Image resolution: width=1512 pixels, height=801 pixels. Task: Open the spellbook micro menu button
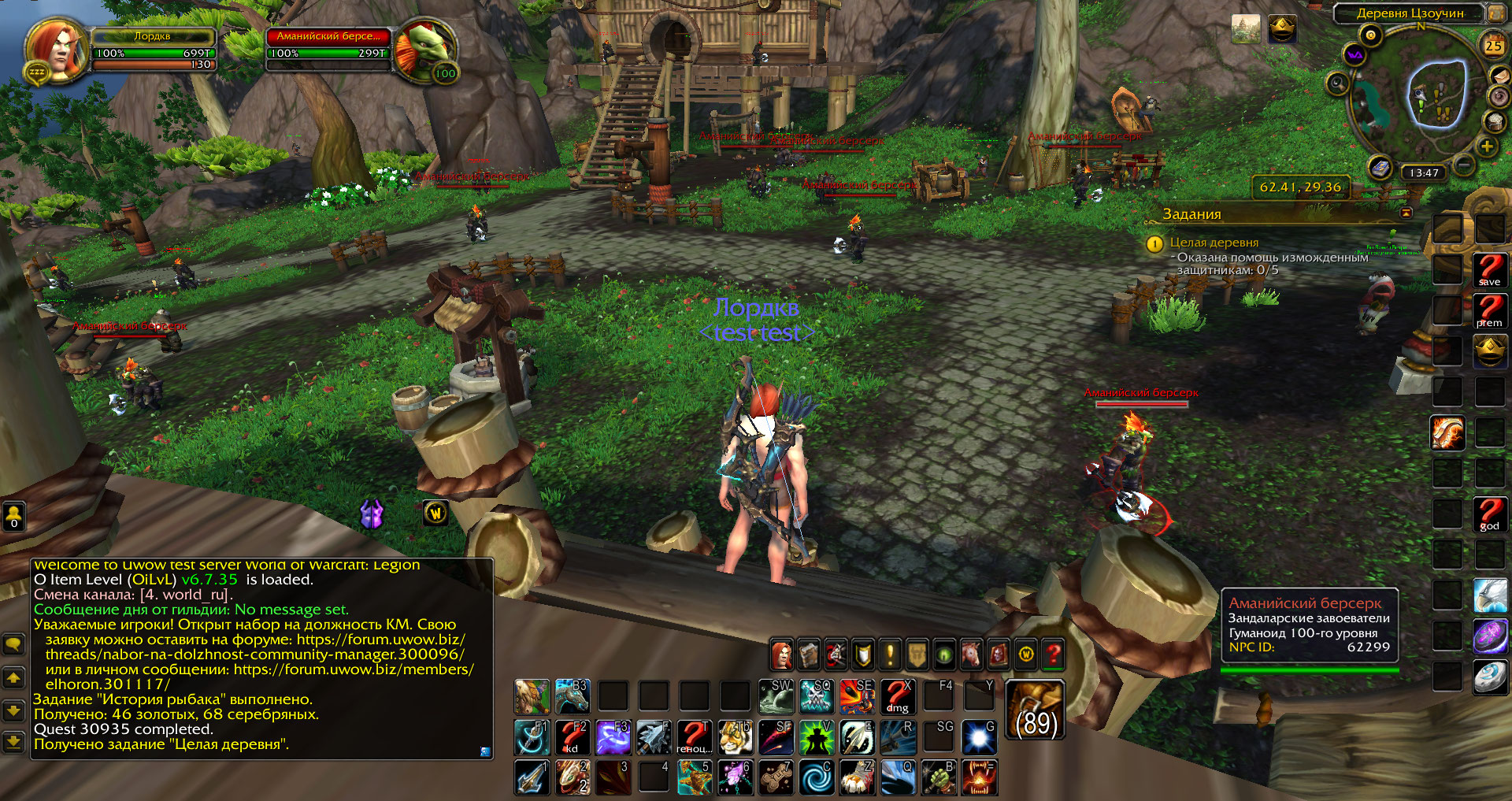[810, 654]
